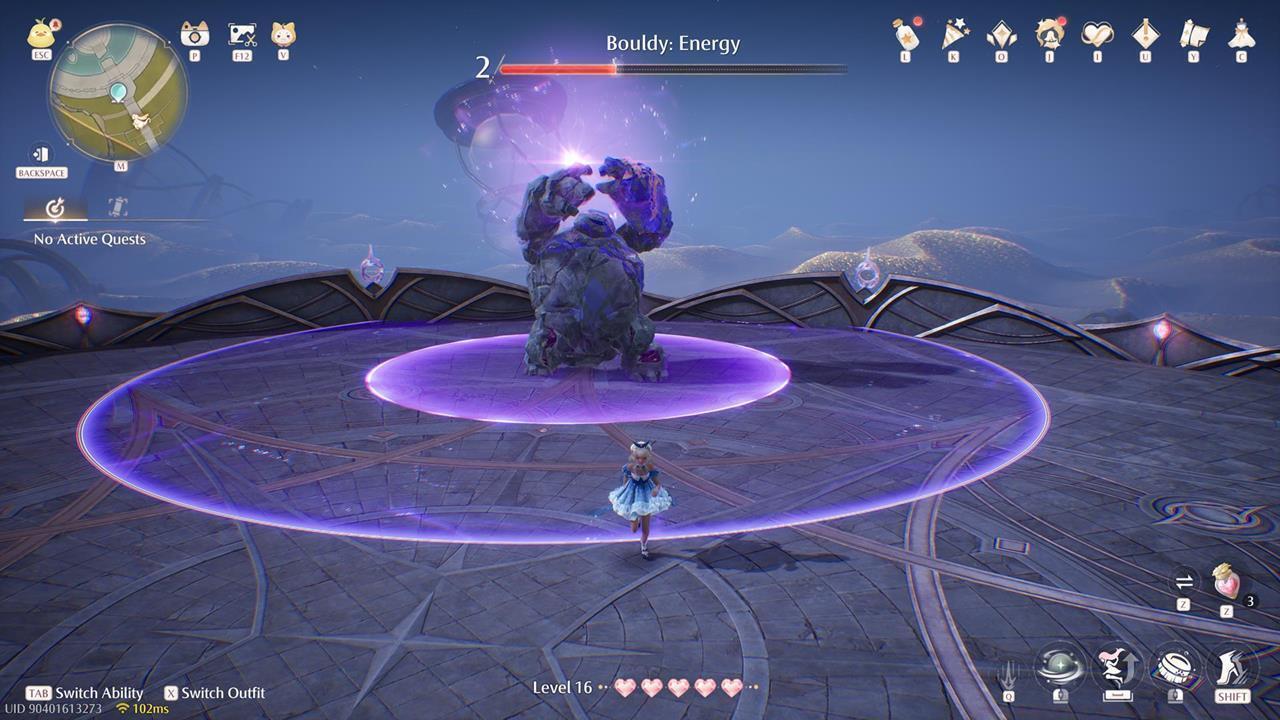Click the screenshot scissors icon labeled F12
Image resolution: width=1280 pixels, height=720 pixels.
point(244,35)
